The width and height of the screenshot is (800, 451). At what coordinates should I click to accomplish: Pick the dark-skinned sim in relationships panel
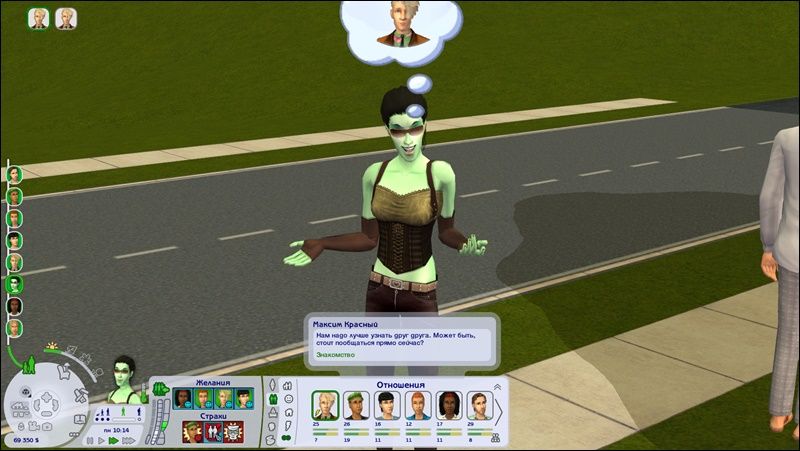(x=448, y=405)
